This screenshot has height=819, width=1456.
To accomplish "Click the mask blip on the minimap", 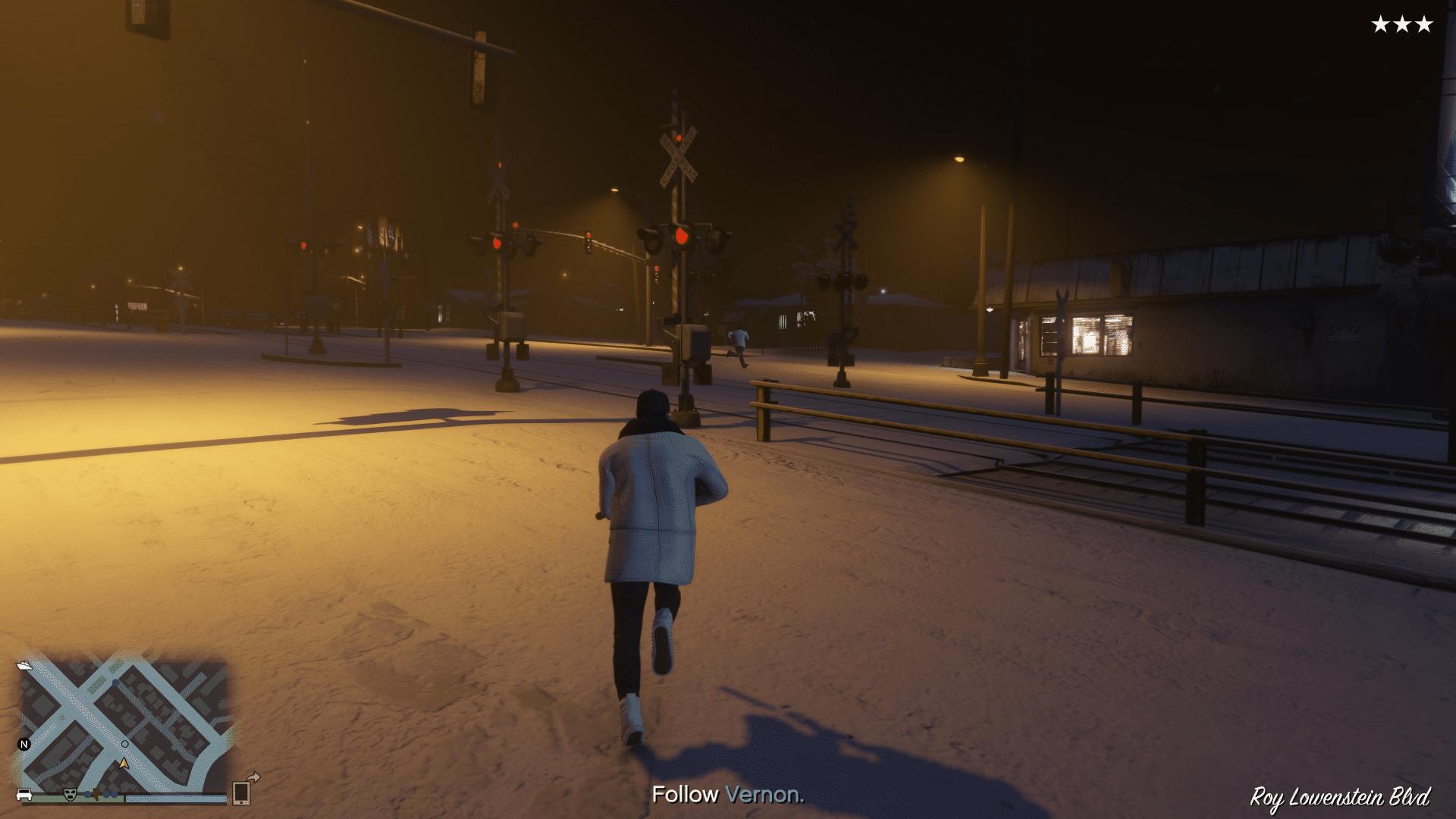I will coord(71,793).
